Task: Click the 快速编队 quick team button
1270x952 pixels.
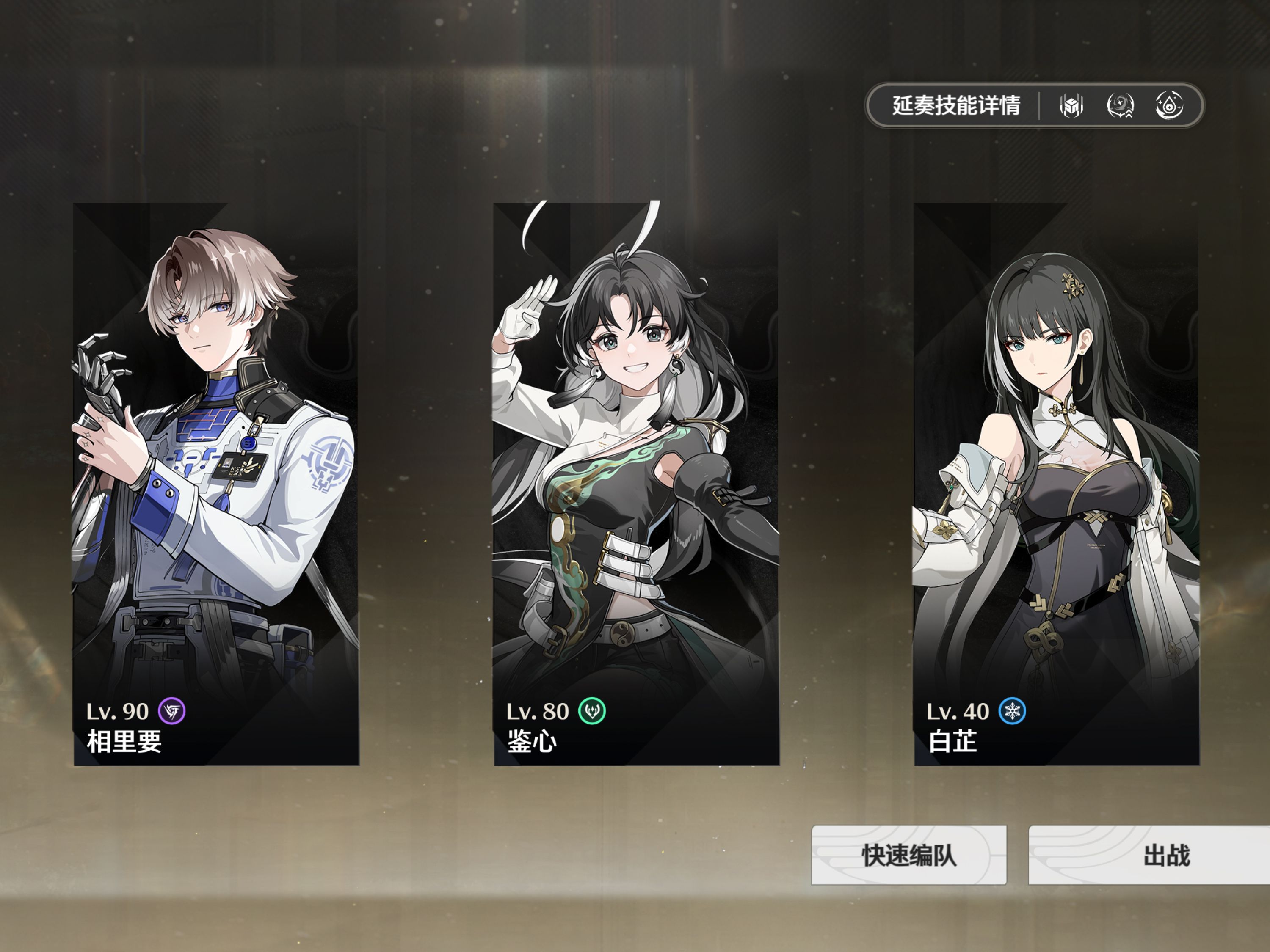Action: point(908,855)
